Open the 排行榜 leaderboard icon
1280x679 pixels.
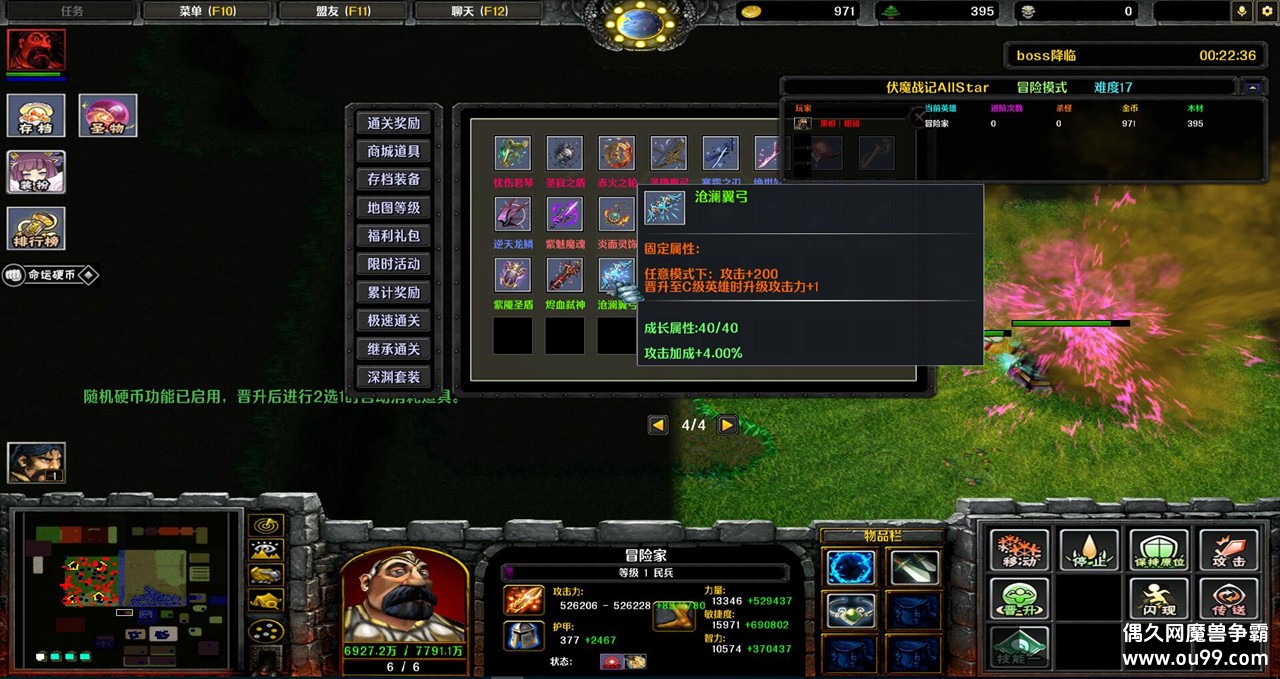(36, 228)
